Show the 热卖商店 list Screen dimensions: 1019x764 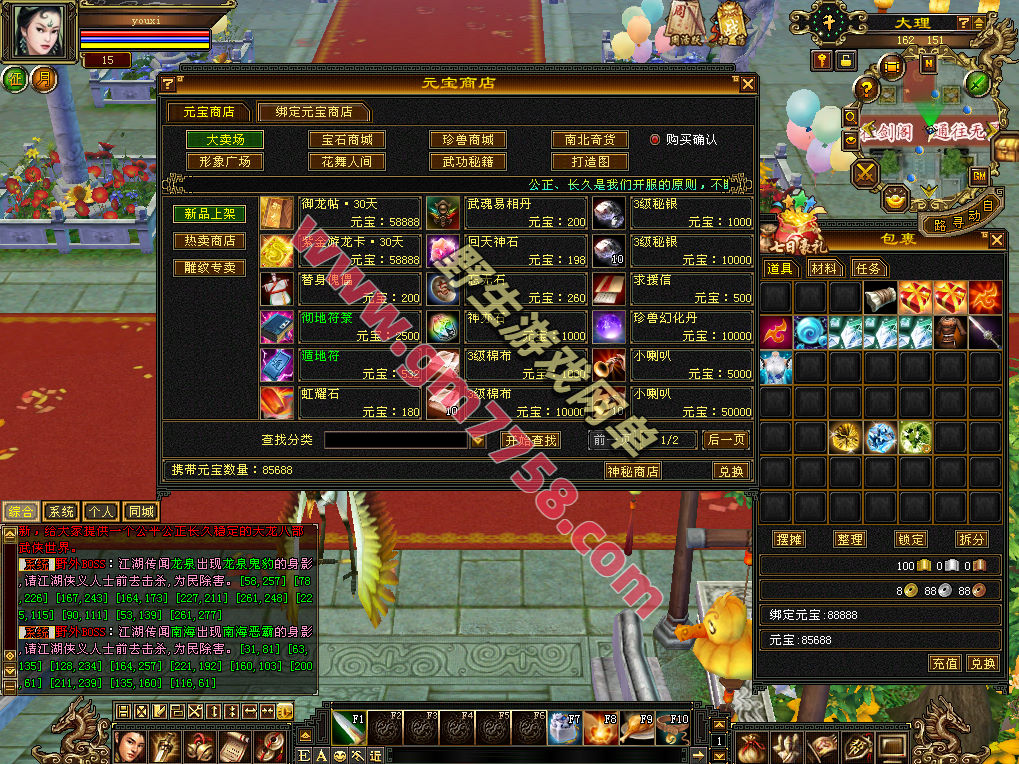tap(210, 241)
